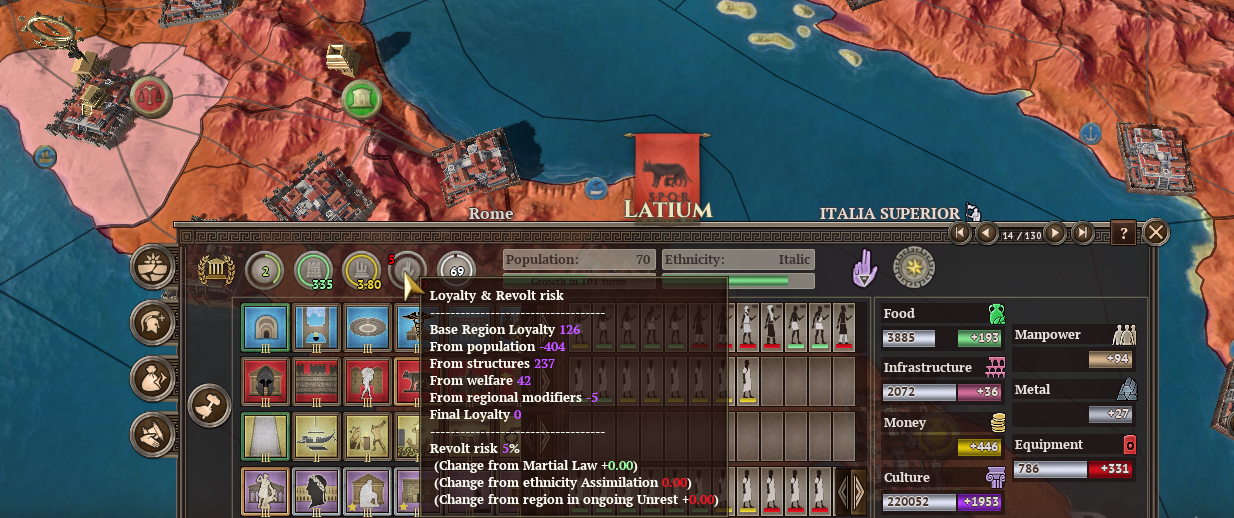The image size is (1234, 518).
Task: Select the yellow ship harbor building
Action: (315, 436)
